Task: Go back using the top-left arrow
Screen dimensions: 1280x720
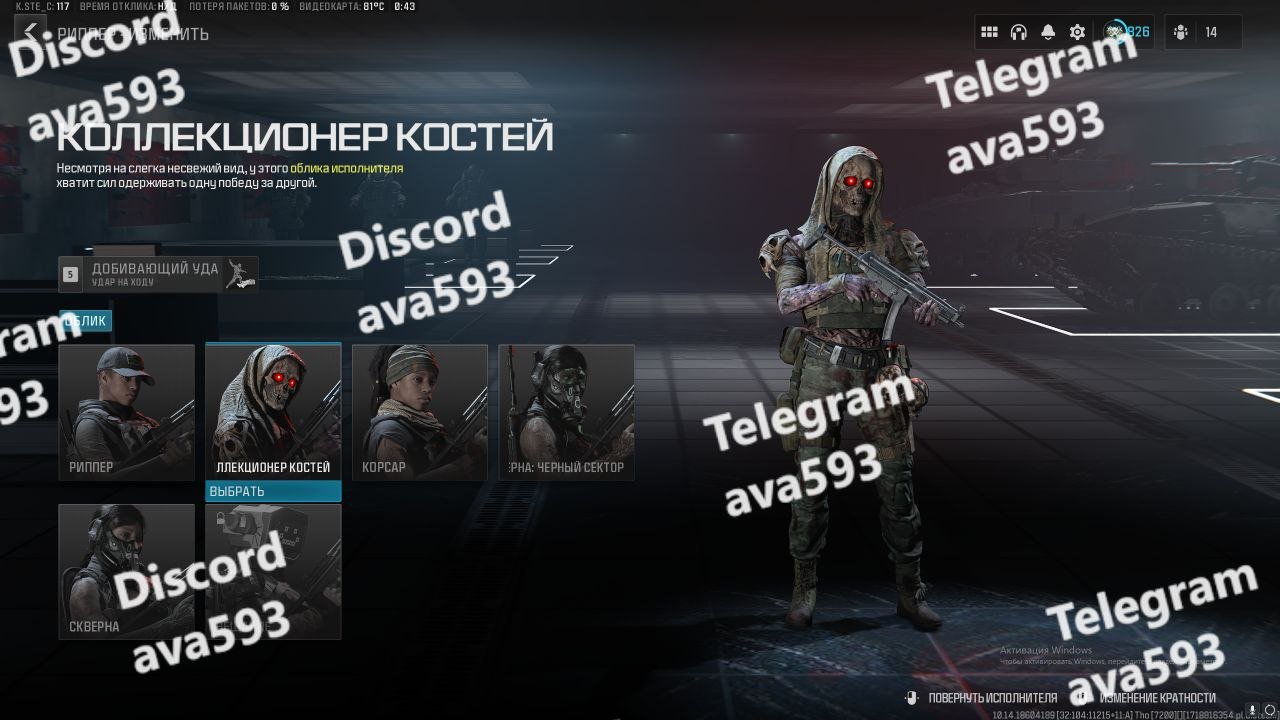Action: pos(32,32)
